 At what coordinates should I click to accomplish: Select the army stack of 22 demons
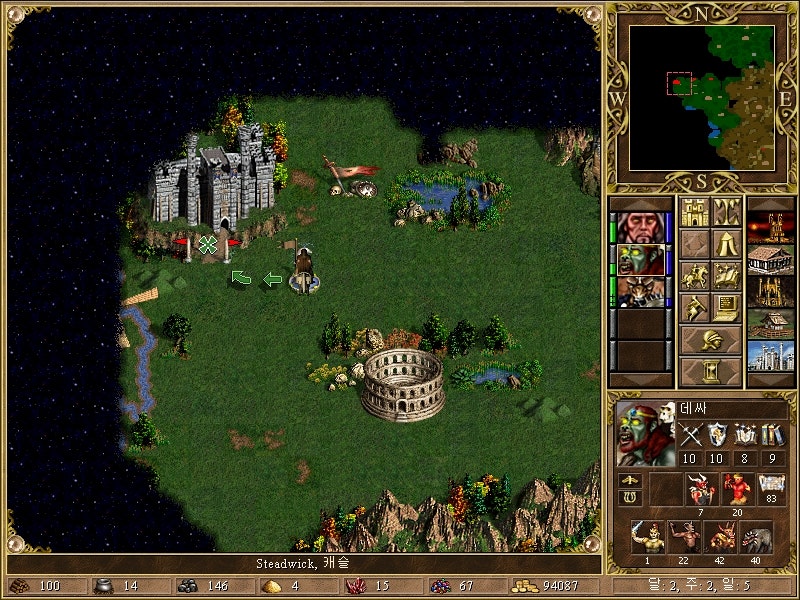pyautogui.click(x=684, y=539)
